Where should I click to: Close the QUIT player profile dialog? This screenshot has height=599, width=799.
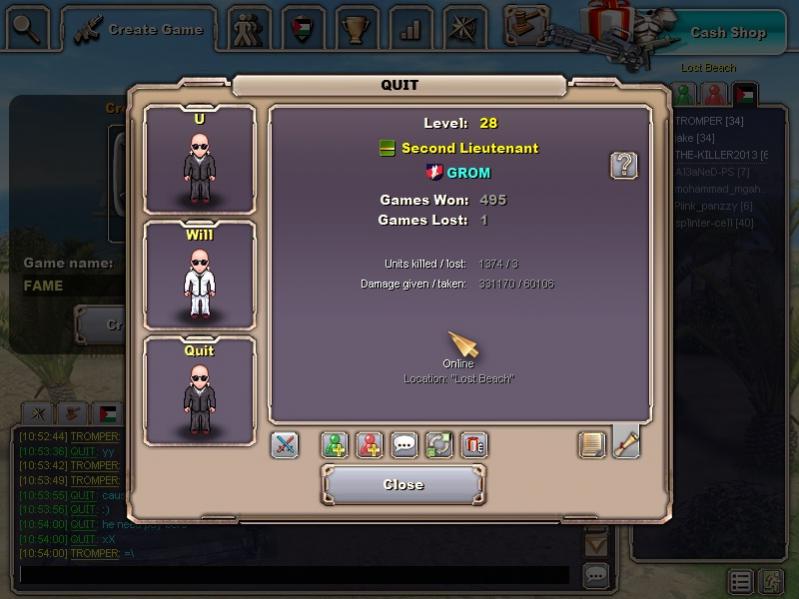click(403, 485)
